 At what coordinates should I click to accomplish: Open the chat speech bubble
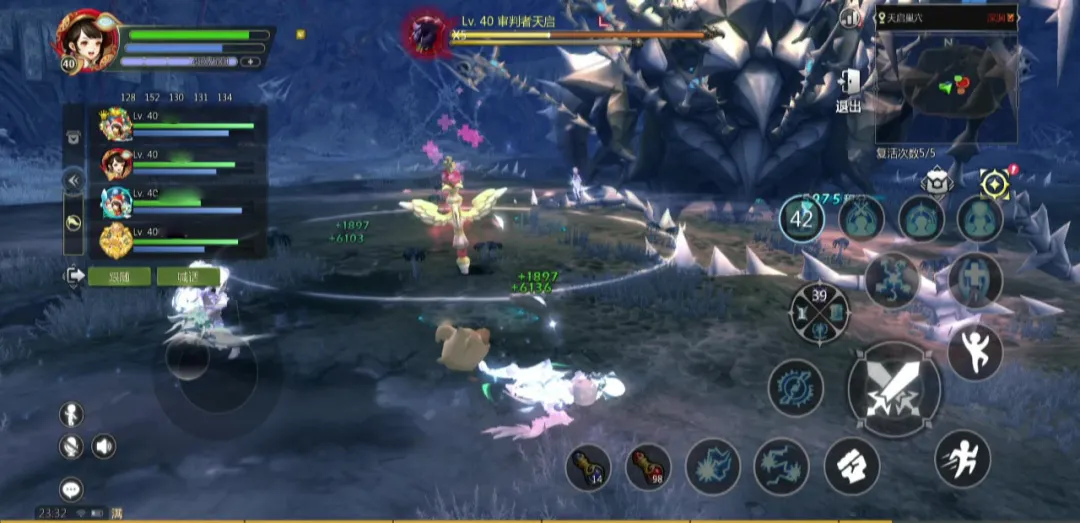tap(71, 489)
